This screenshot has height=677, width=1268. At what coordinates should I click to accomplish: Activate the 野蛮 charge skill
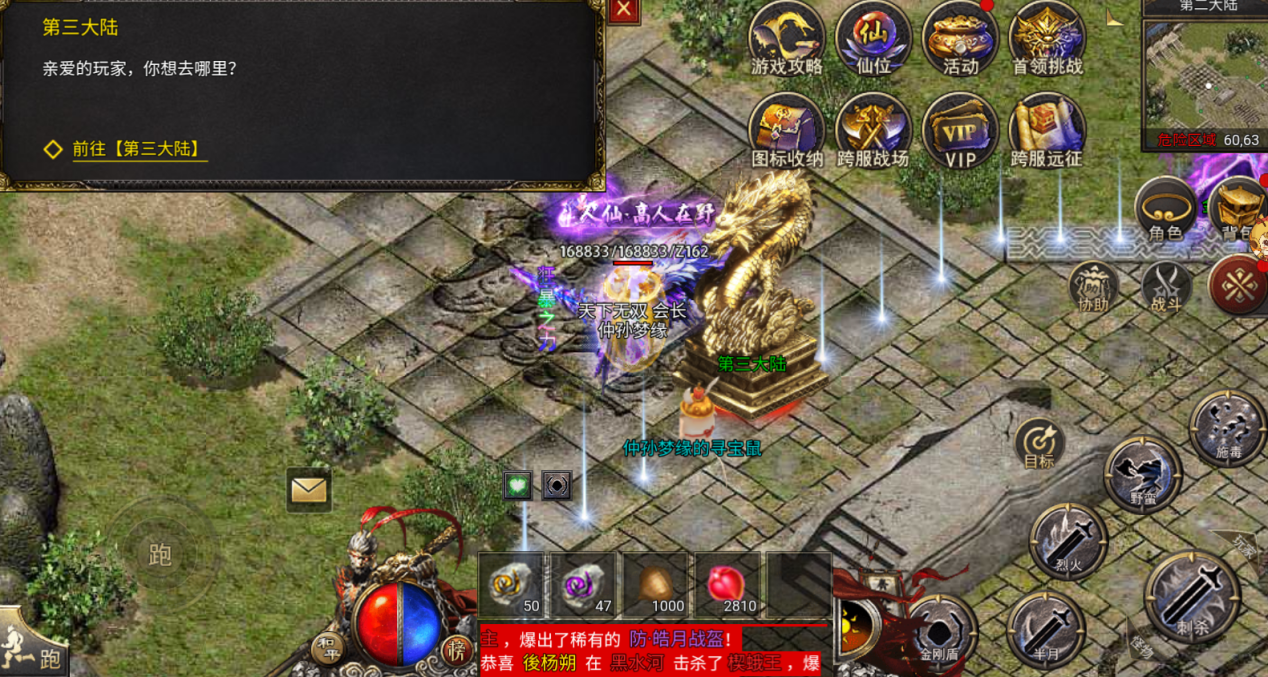1142,475
